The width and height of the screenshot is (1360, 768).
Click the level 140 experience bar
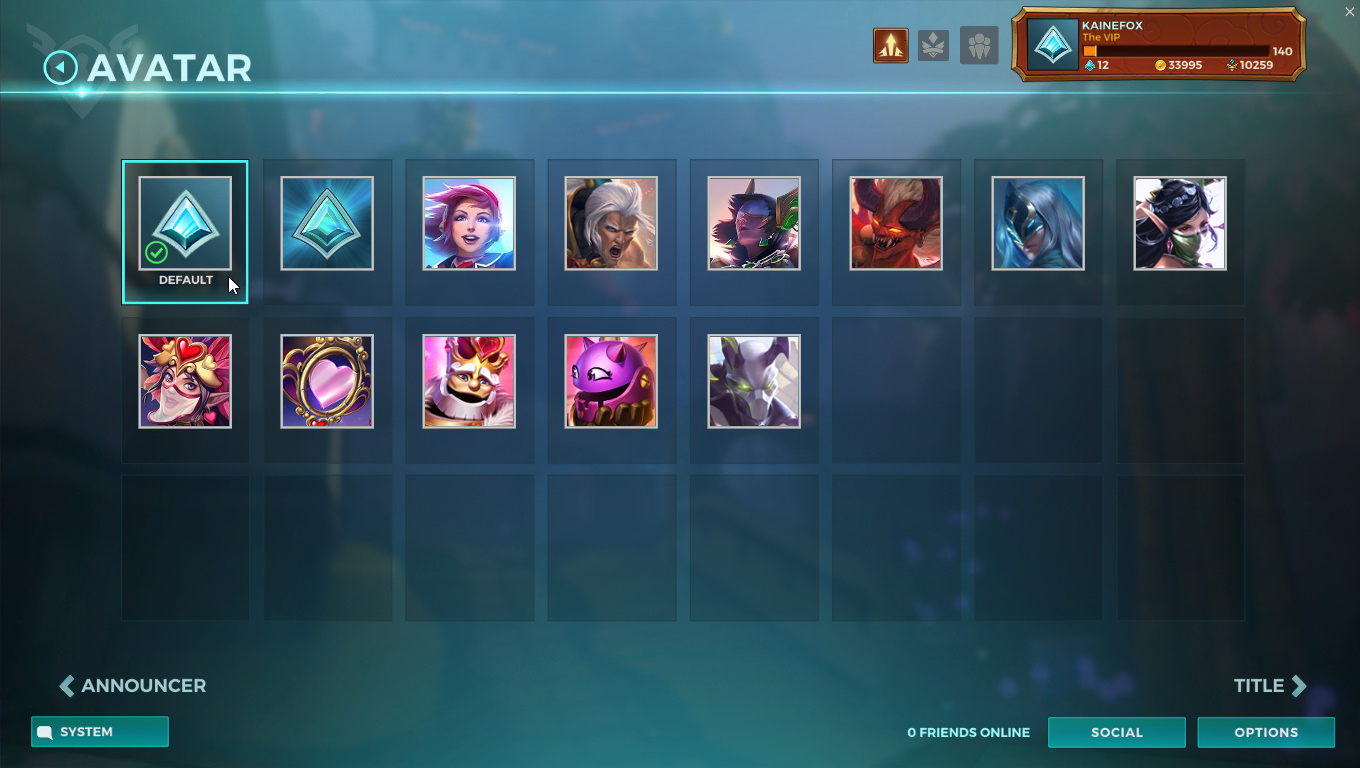click(x=1170, y=50)
